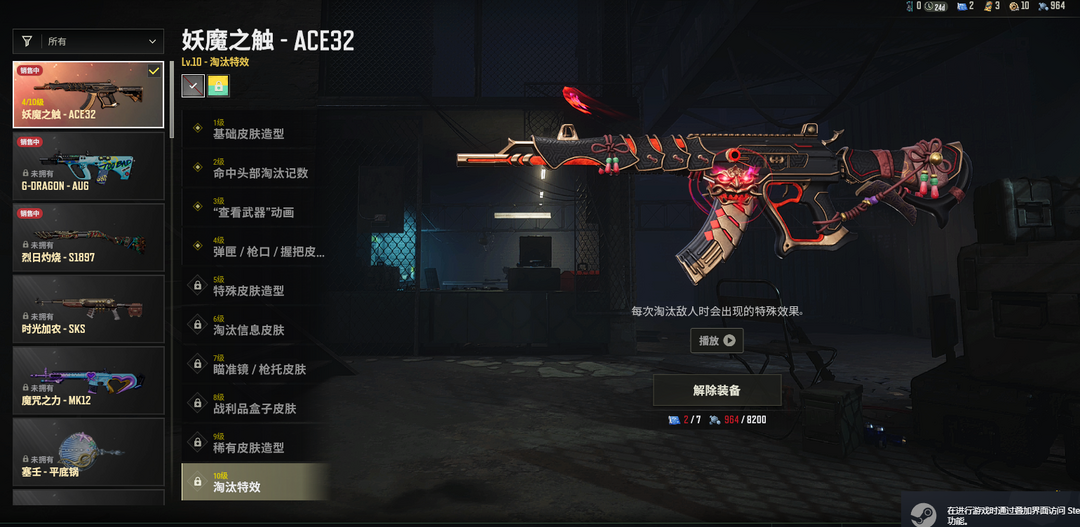This screenshot has height=527, width=1080.
Task: Choose level 10 淘汰特效 entry
Action: click(x=255, y=482)
